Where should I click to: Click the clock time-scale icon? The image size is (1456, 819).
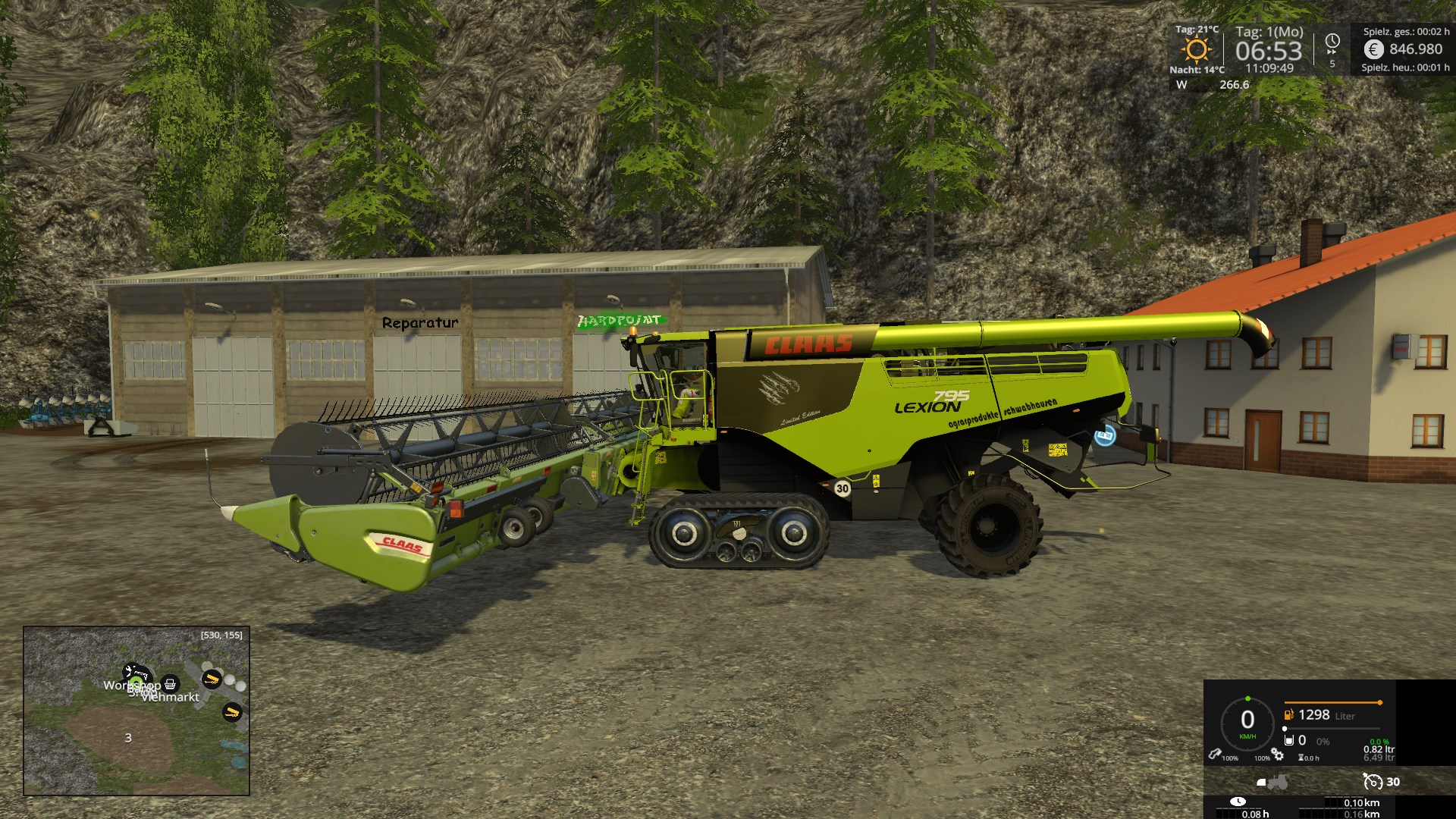(x=1332, y=42)
